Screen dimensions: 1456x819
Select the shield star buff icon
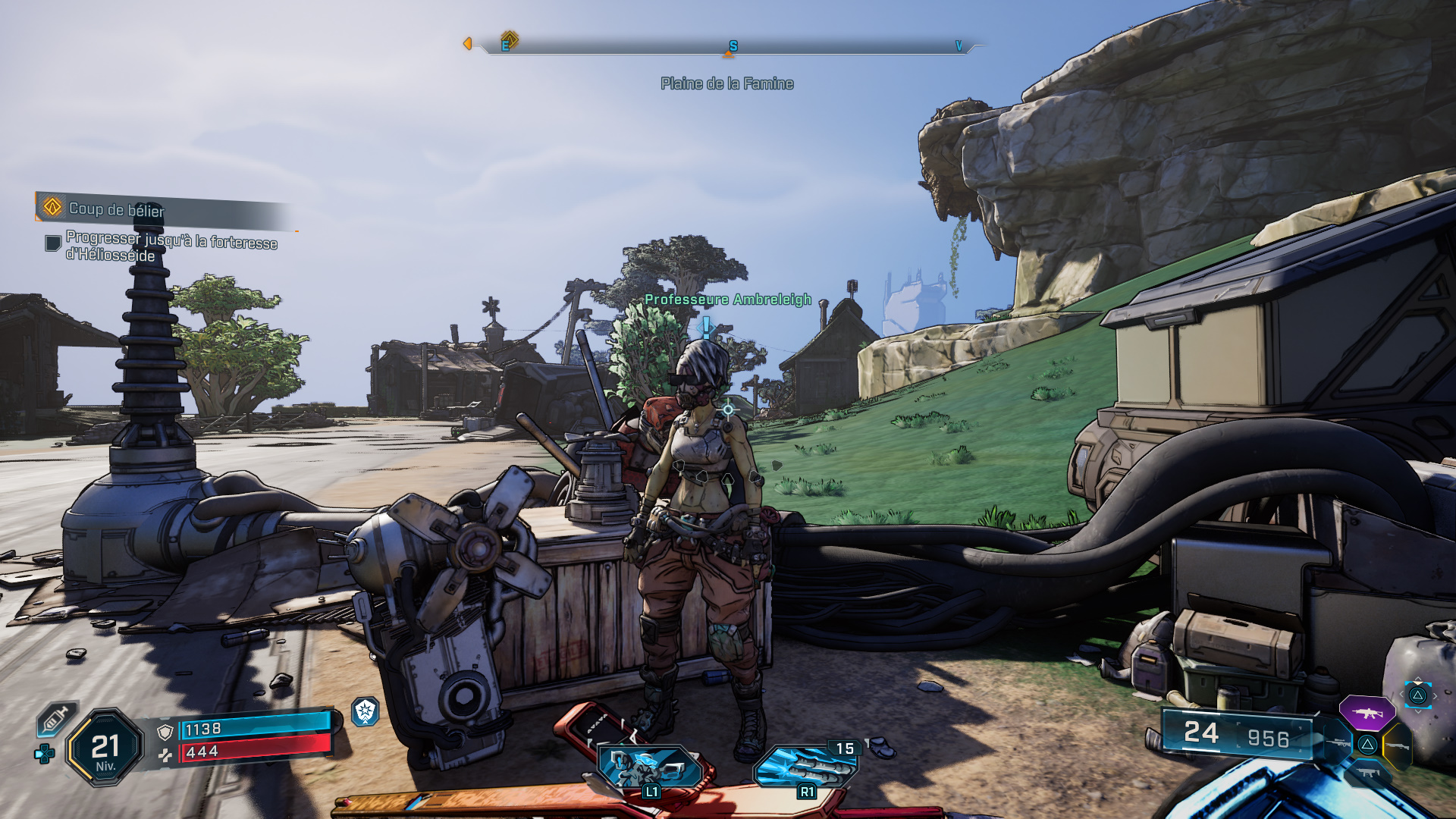366,711
